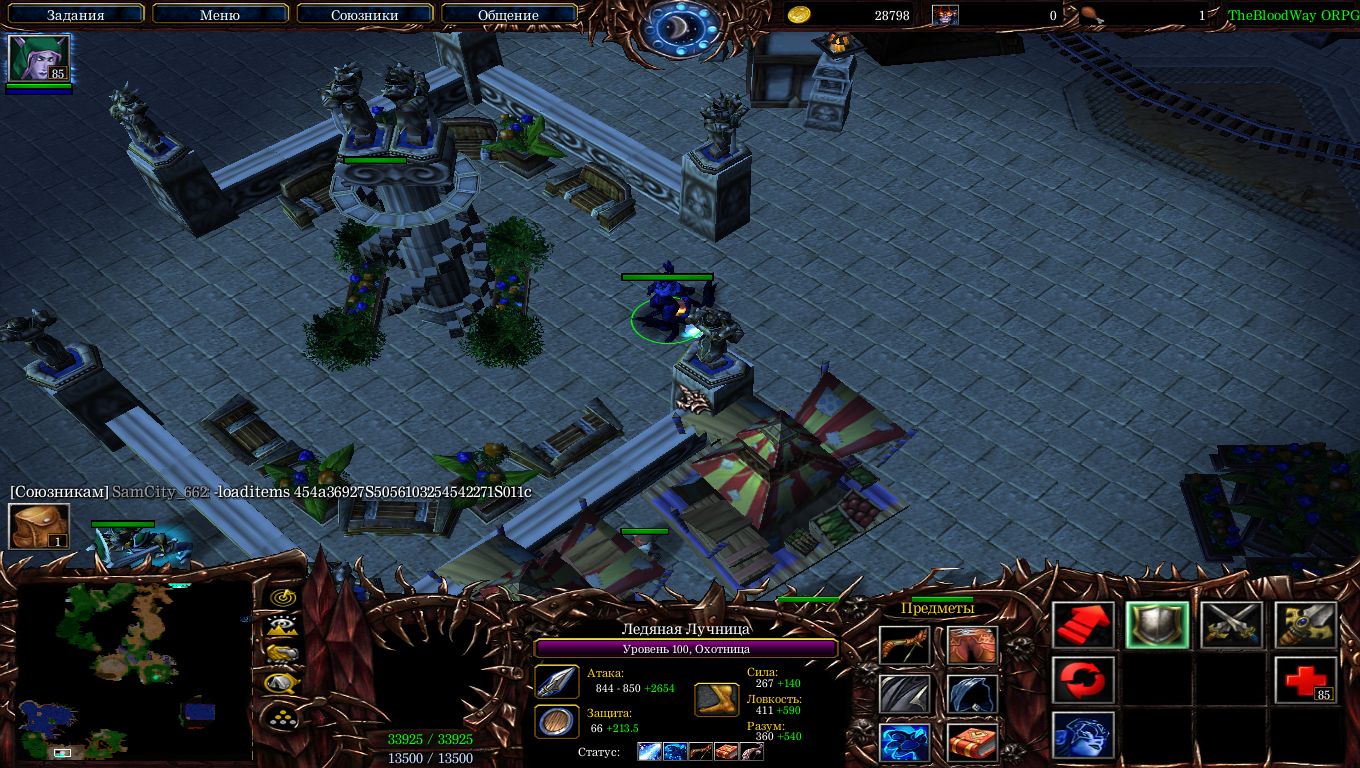
Task: Open the Меню game menu
Action: tap(220, 15)
